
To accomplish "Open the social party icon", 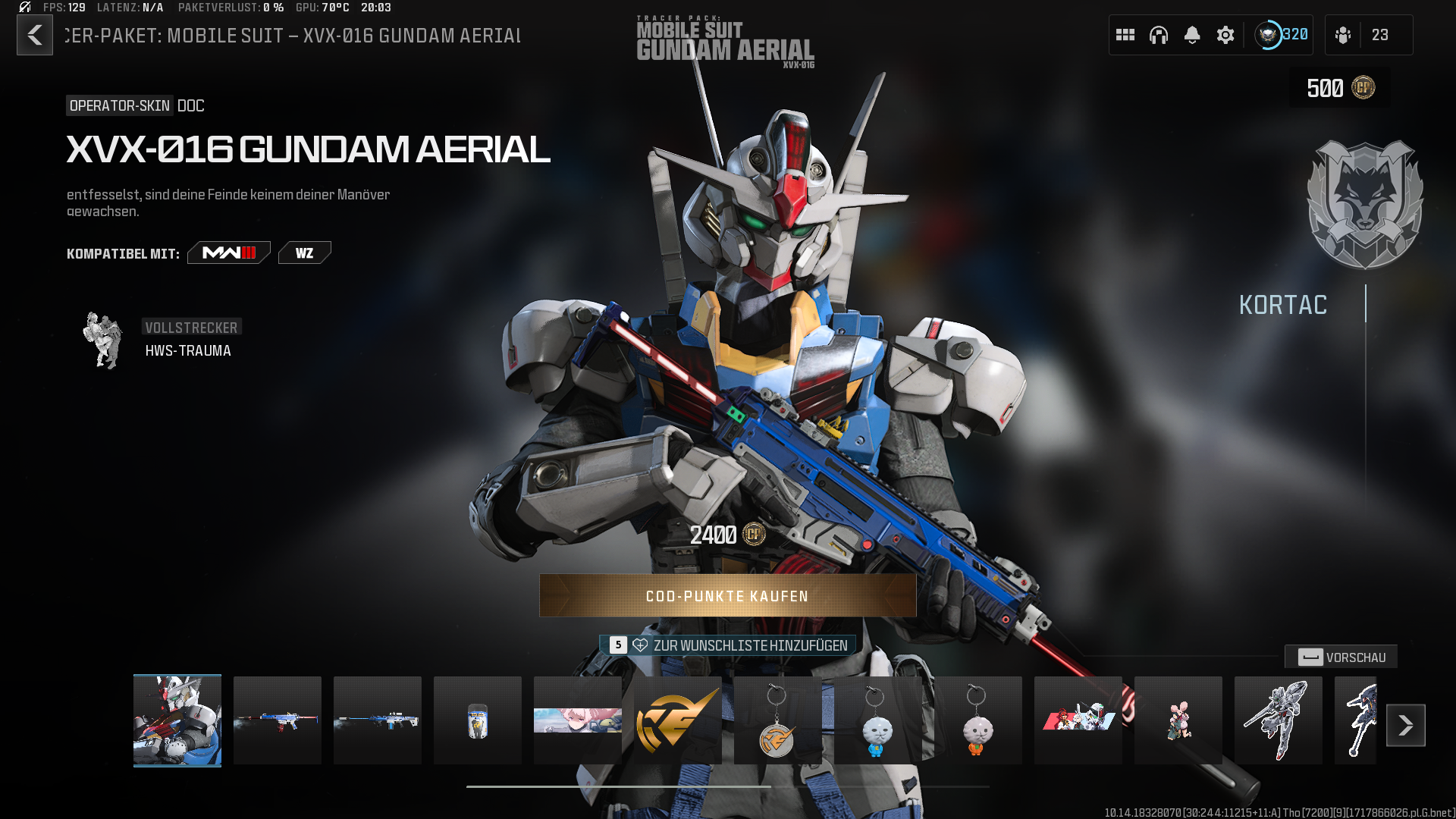I will tap(1343, 35).
